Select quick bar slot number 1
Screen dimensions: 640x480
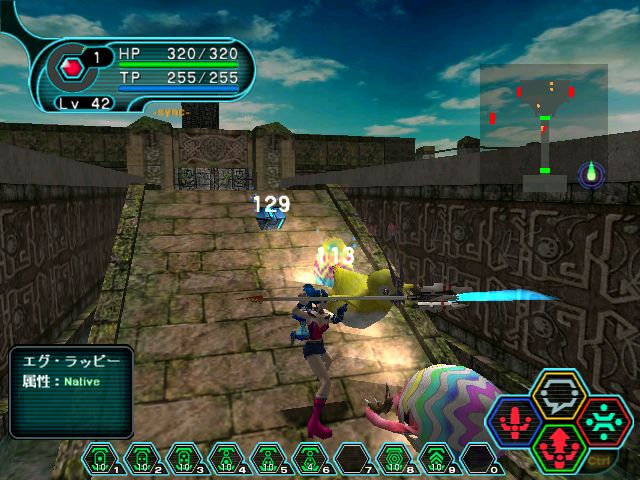[102, 459]
